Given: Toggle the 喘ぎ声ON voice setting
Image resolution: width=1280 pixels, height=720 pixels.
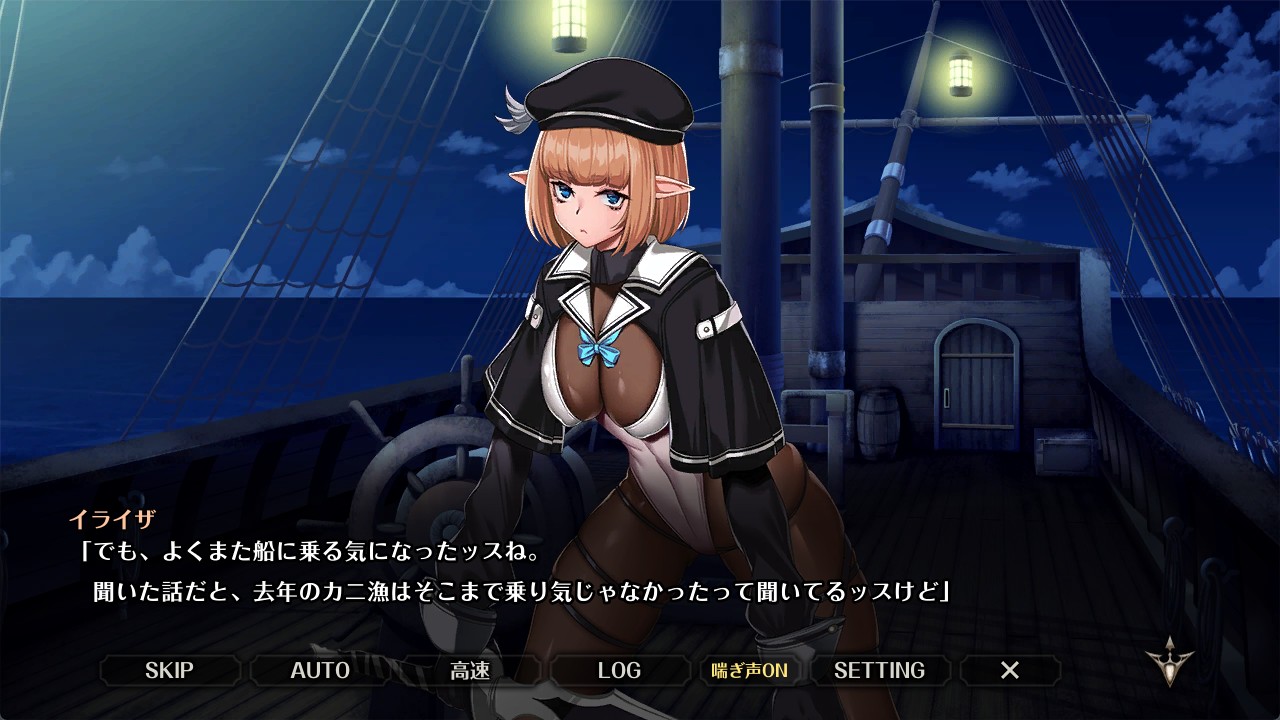Looking at the screenshot, I should (749, 670).
